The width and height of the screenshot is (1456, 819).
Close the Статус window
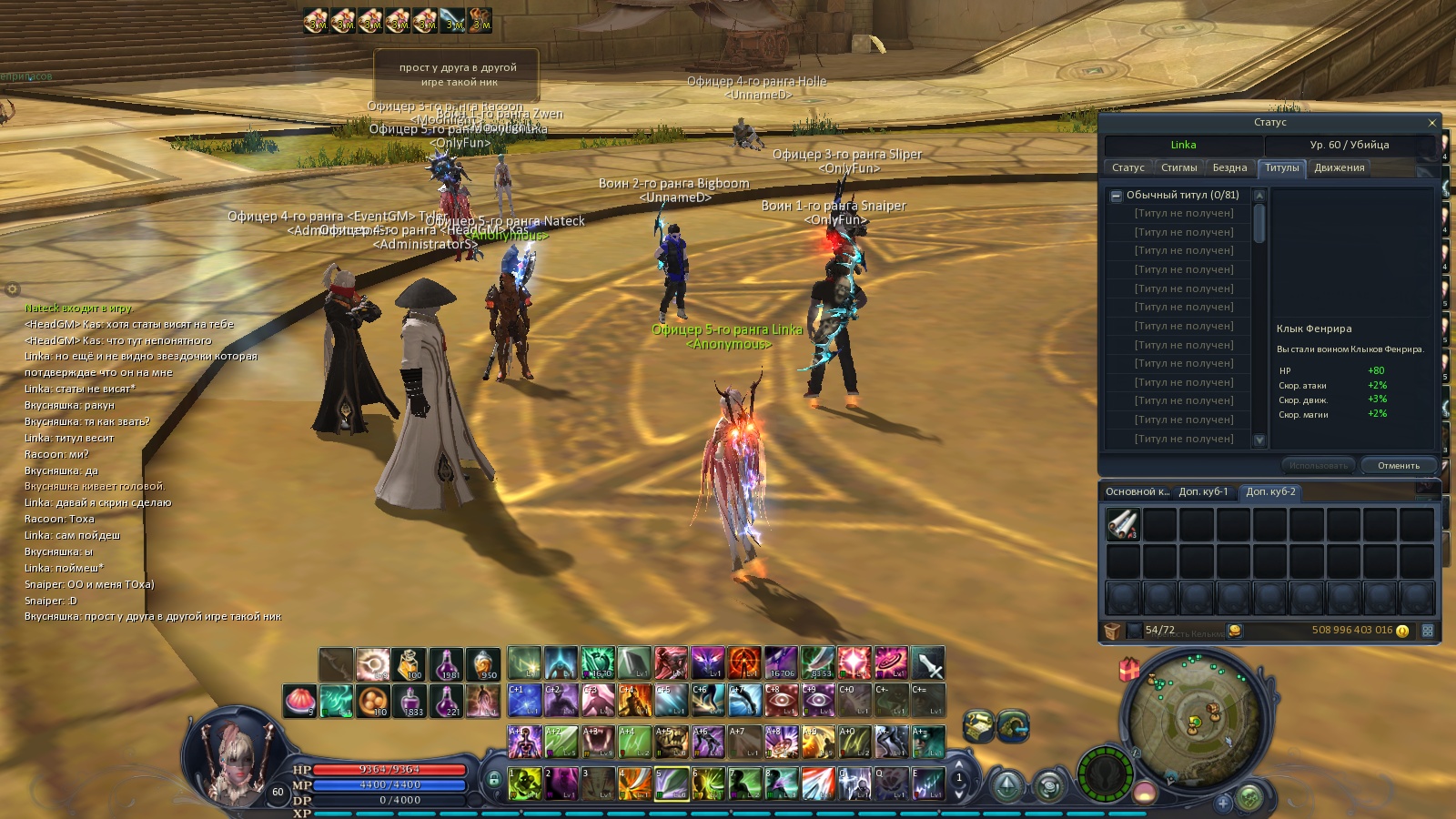1431,123
